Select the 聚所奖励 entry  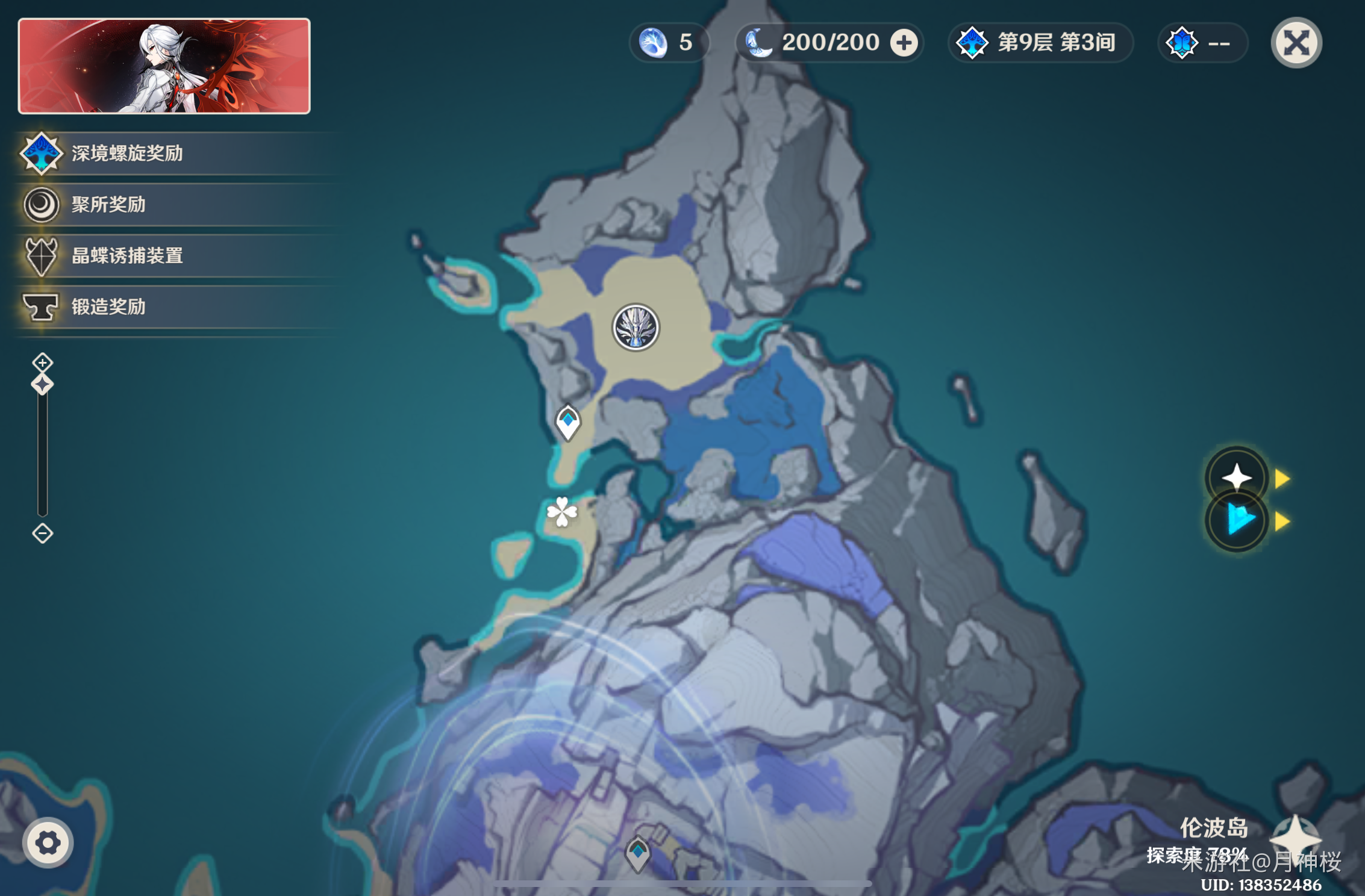coord(108,205)
